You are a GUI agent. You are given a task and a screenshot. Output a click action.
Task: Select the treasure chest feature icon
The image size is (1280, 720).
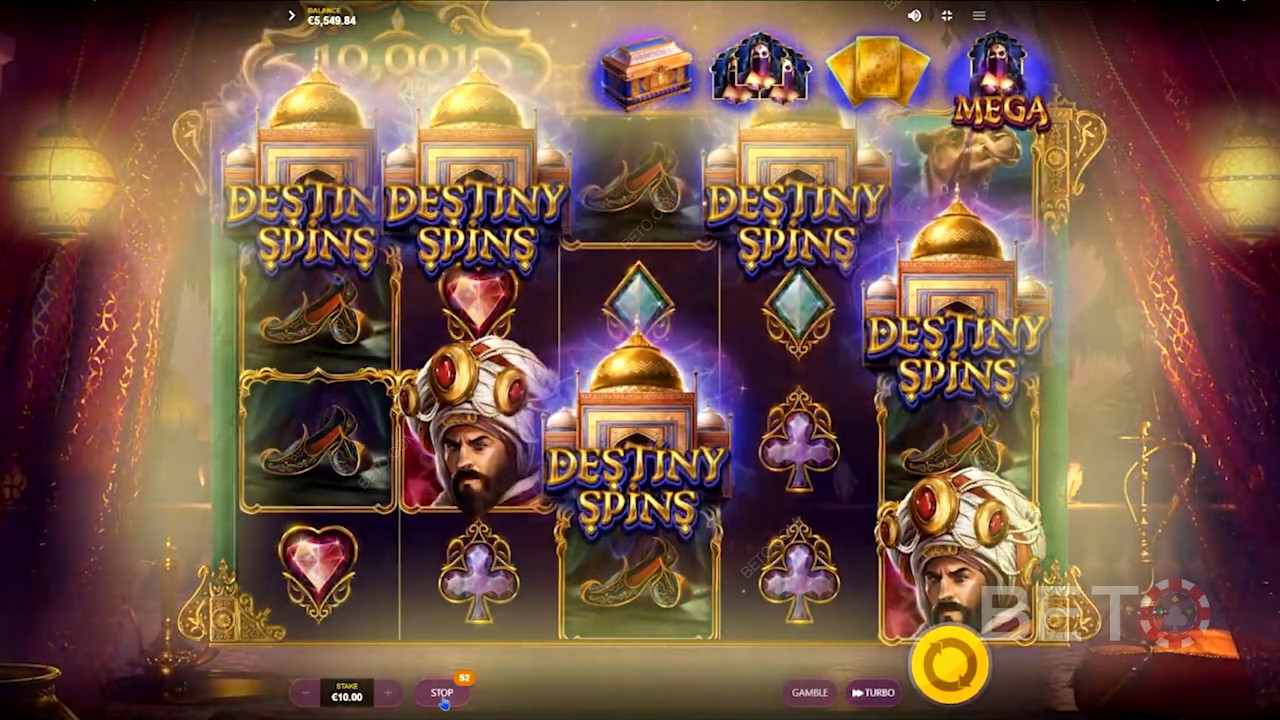click(x=646, y=73)
